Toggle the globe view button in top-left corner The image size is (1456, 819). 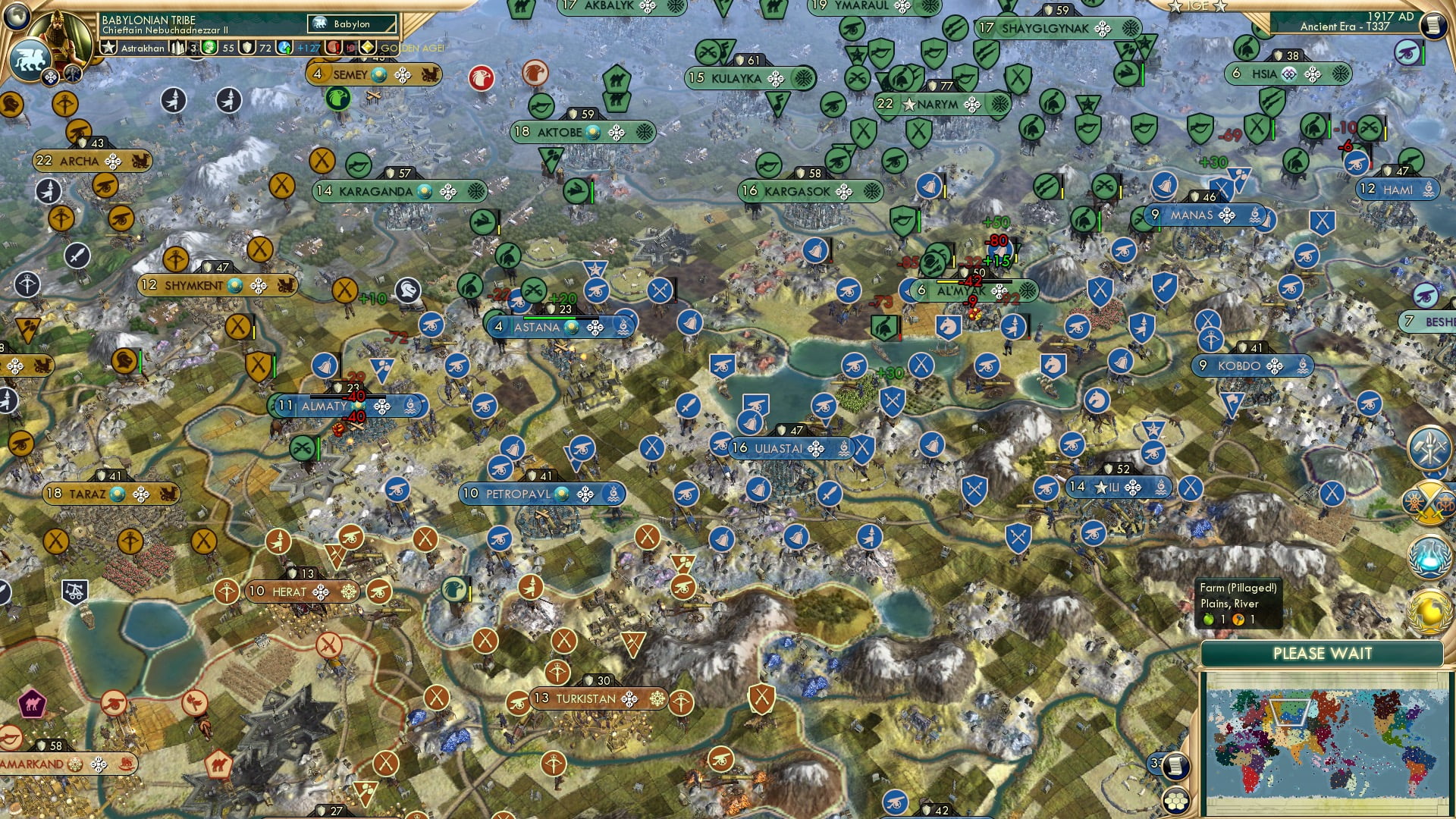[17, 17]
